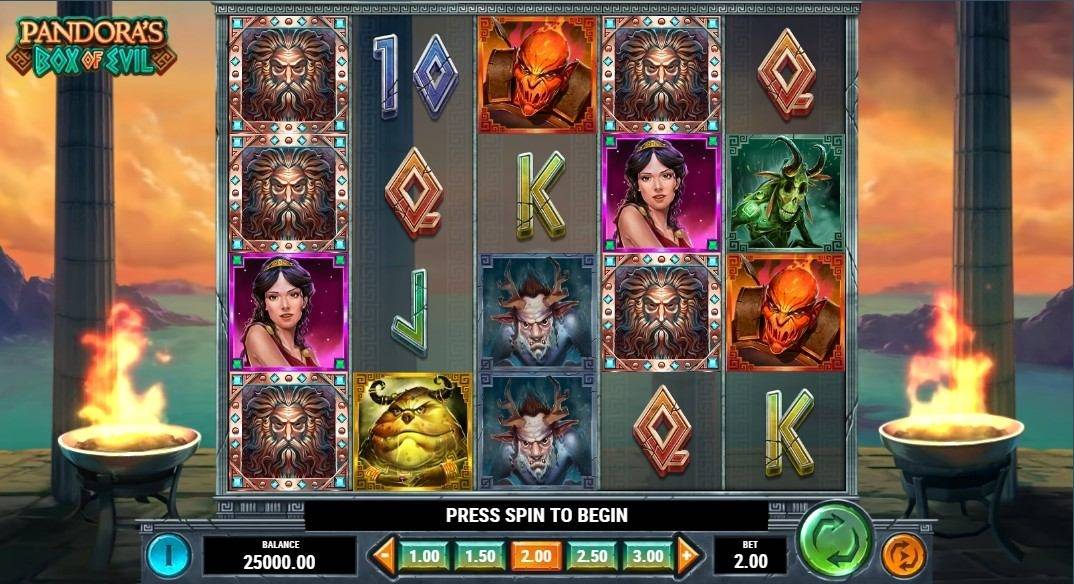The height and width of the screenshot is (584, 1074).
Task: Open the blue info paytable button
Action: (x=170, y=554)
